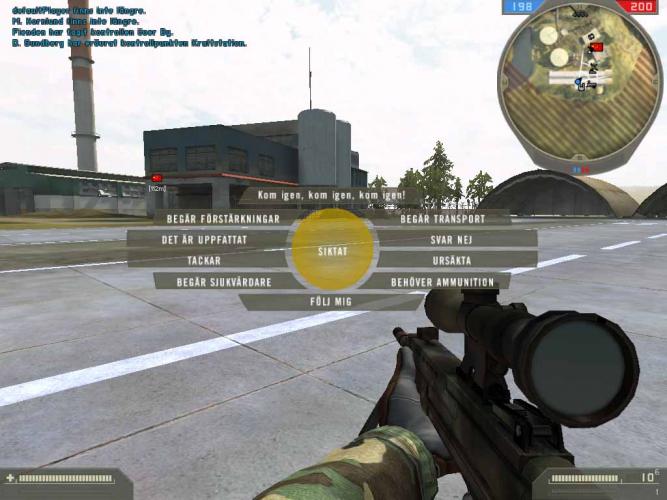Choose "Kom igen, kom igen, kom igen!" command
The width and height of the screenshot is (667, 500).
[x=329, y=196]
